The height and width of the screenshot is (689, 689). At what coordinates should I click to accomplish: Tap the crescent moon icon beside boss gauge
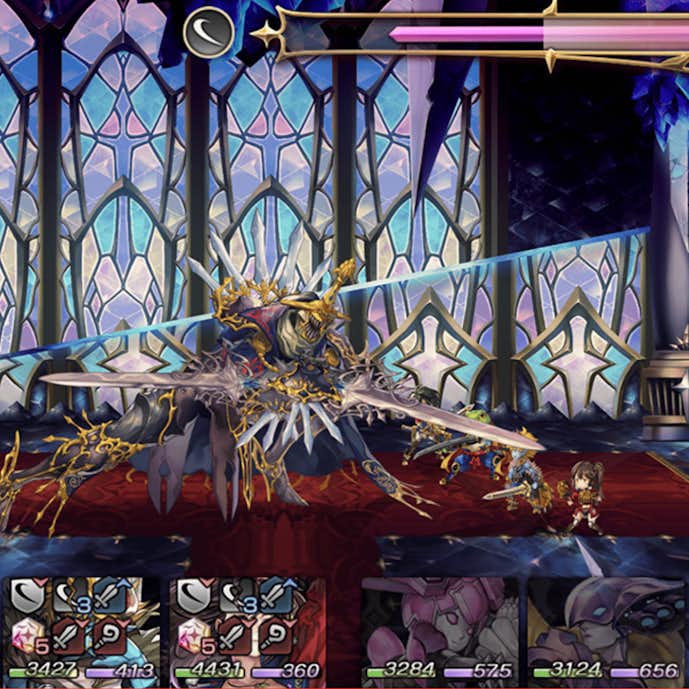[209, 31]
